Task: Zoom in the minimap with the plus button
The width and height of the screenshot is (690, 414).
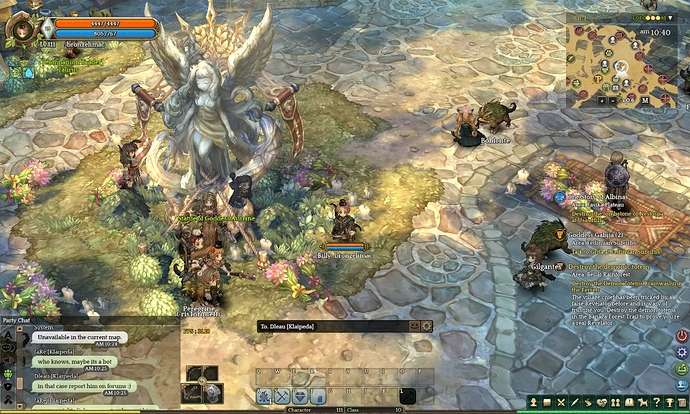Action: click(603, 100)
